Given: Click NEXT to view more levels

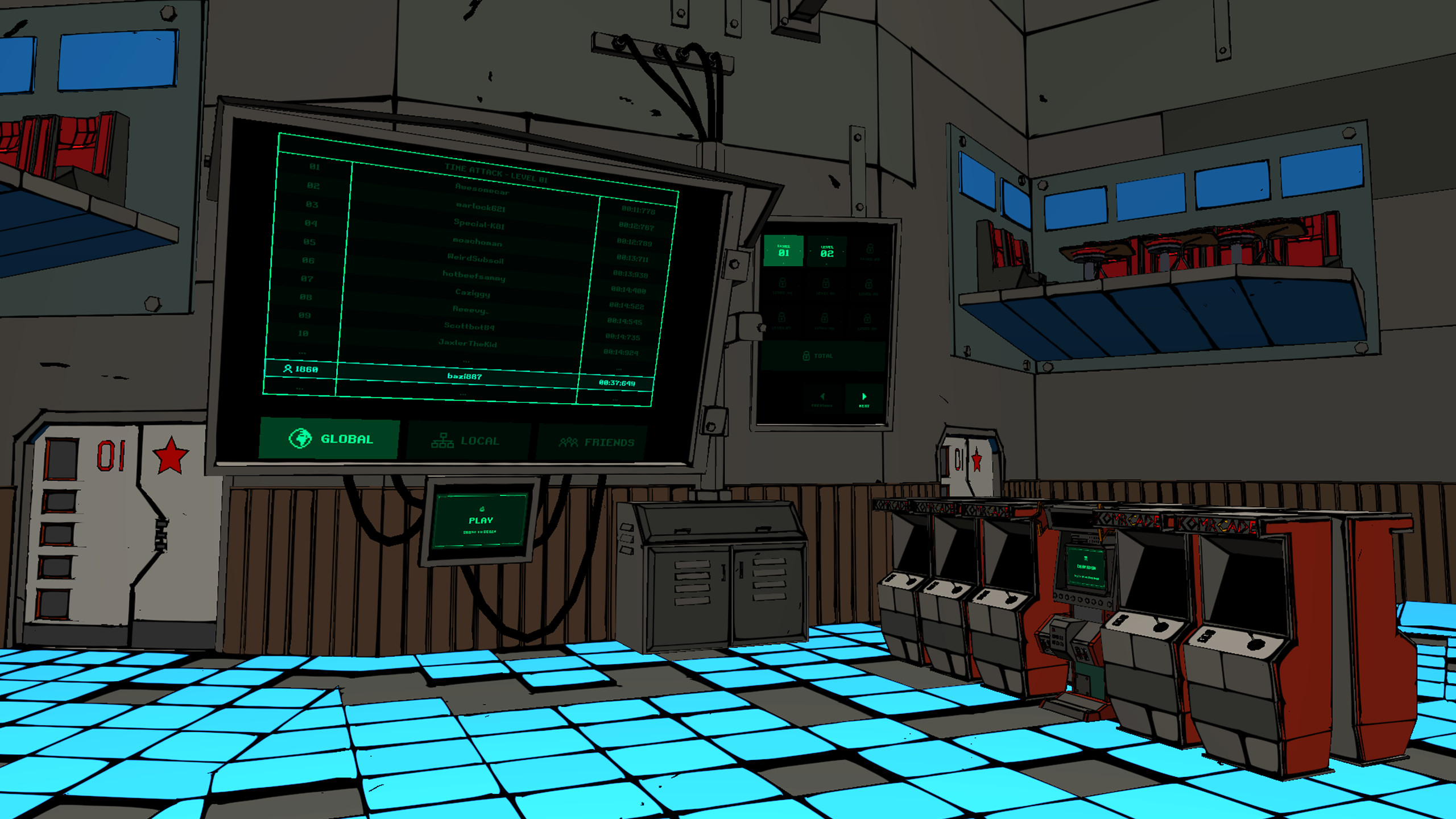Looking at the screenshot, I should click(x=863, y=398).
